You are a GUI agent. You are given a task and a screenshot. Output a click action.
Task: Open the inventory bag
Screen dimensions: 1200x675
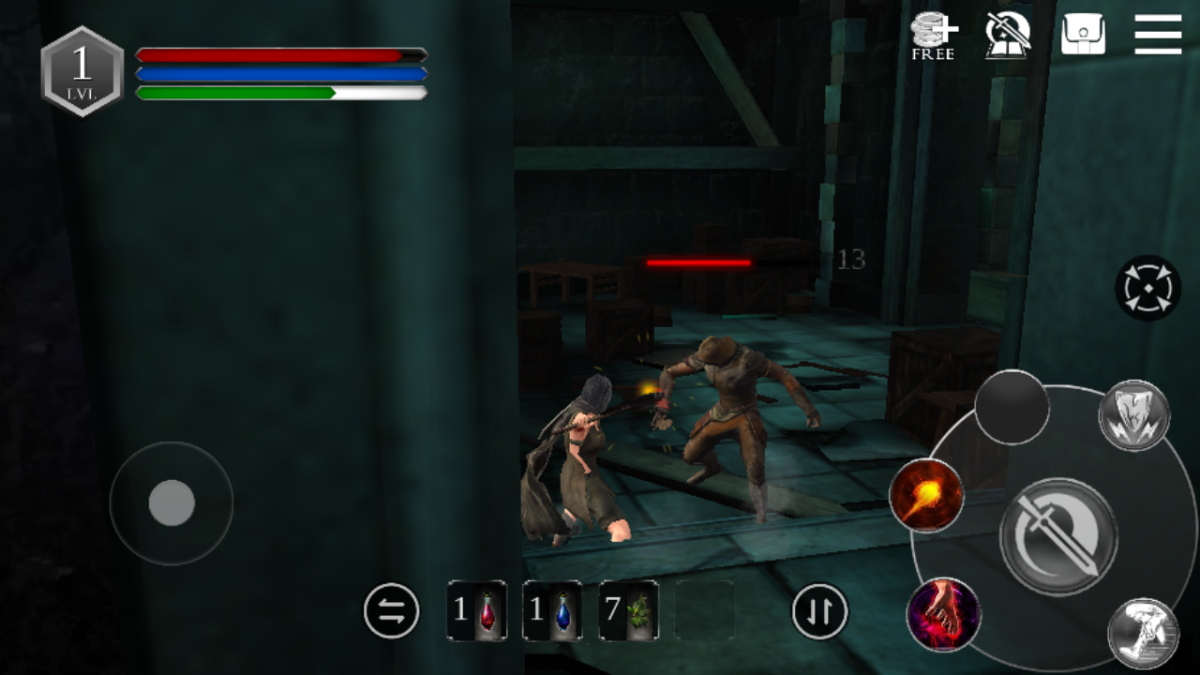1083,35
